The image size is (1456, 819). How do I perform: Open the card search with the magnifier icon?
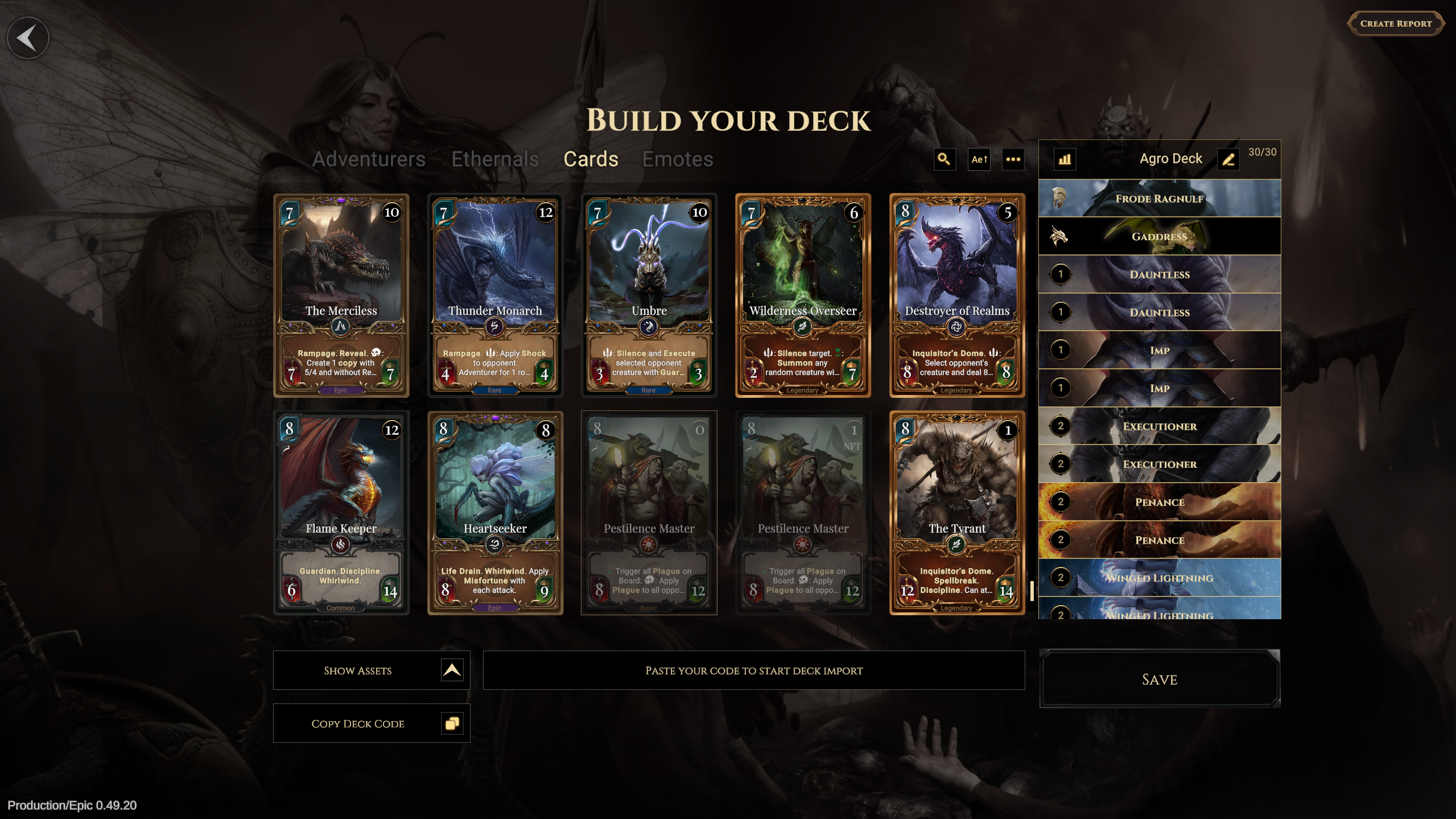point(944,160)
